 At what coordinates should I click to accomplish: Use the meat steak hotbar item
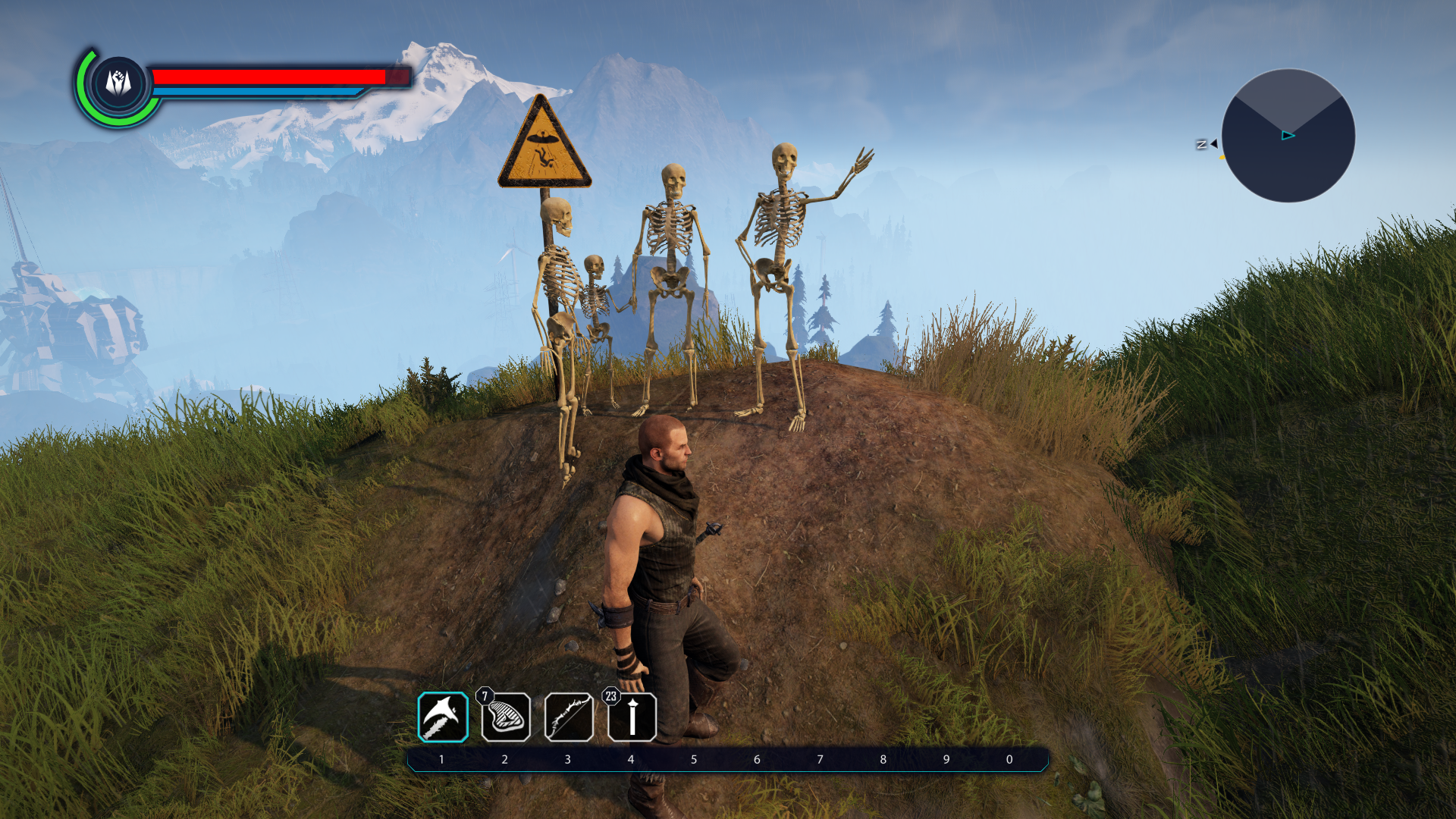(506, 717)
